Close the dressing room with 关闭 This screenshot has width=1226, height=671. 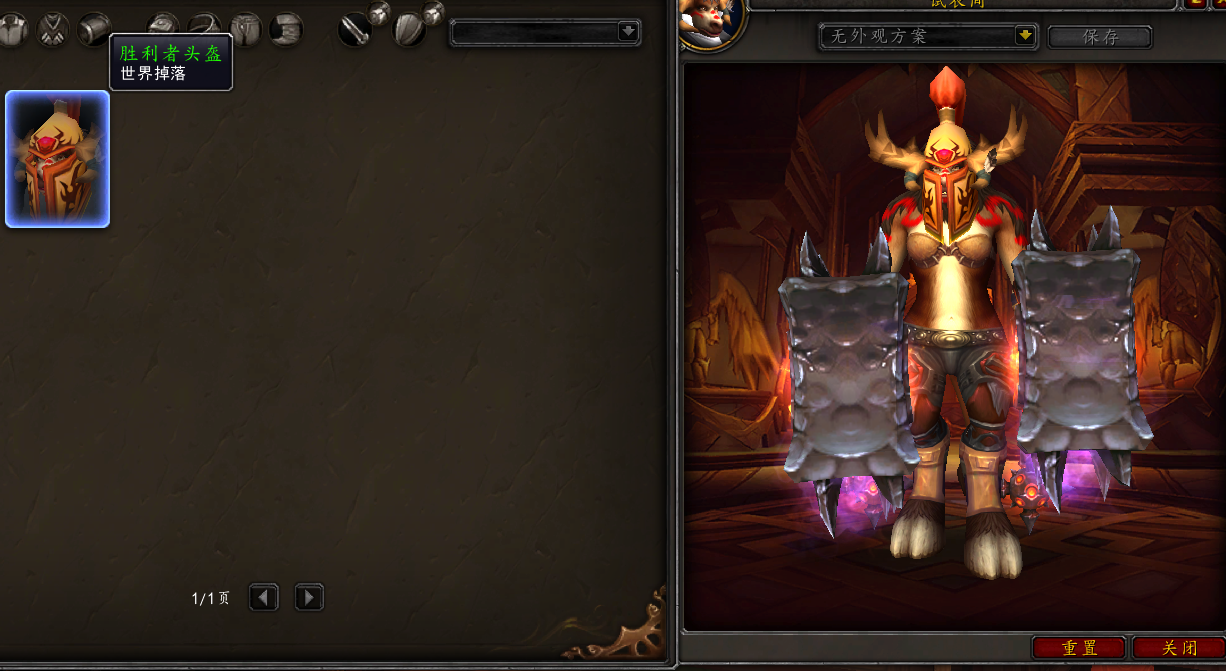1179,648
